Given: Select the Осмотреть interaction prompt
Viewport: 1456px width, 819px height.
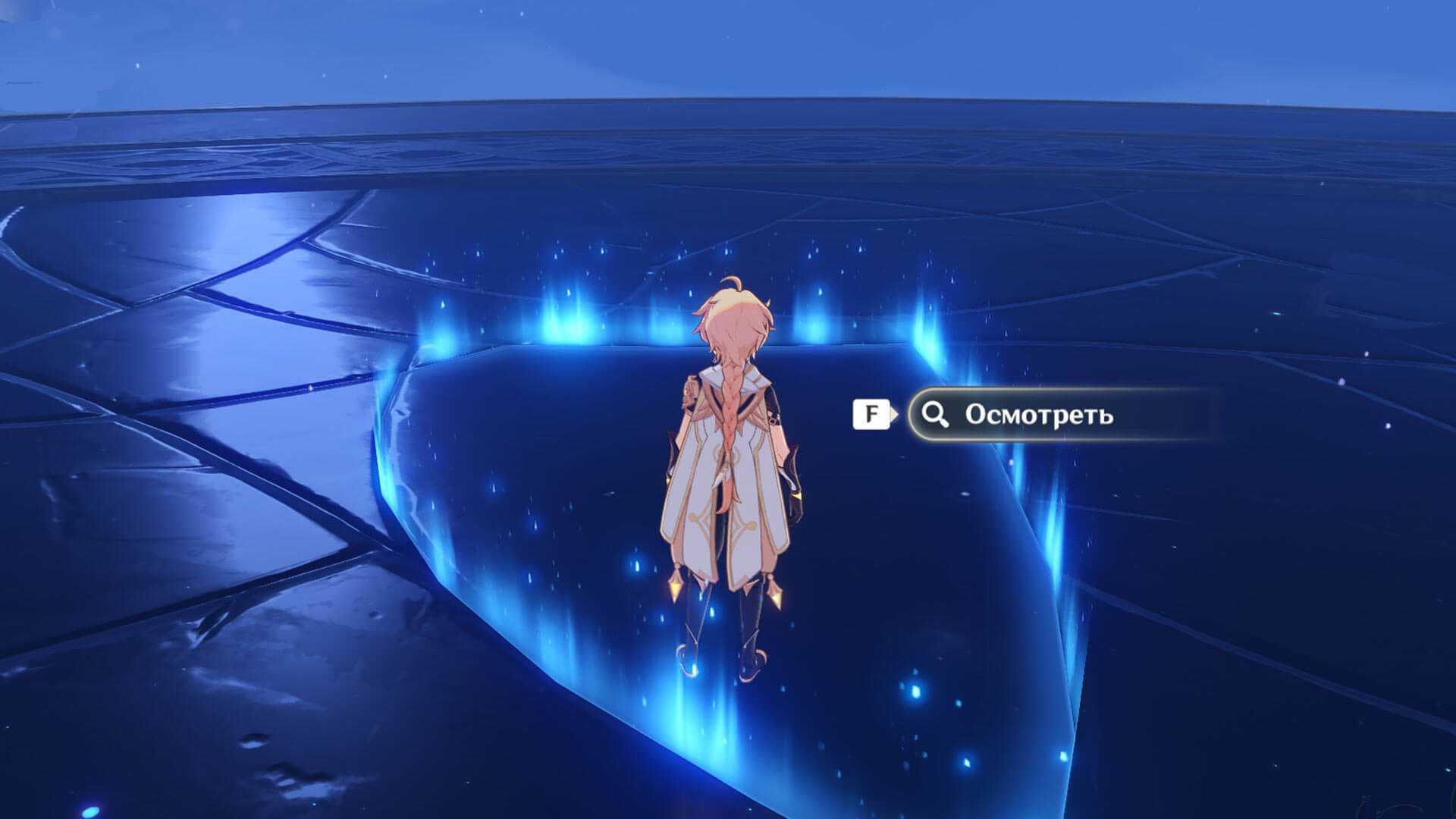Looking at the screenshot, I should point(1037,415).
